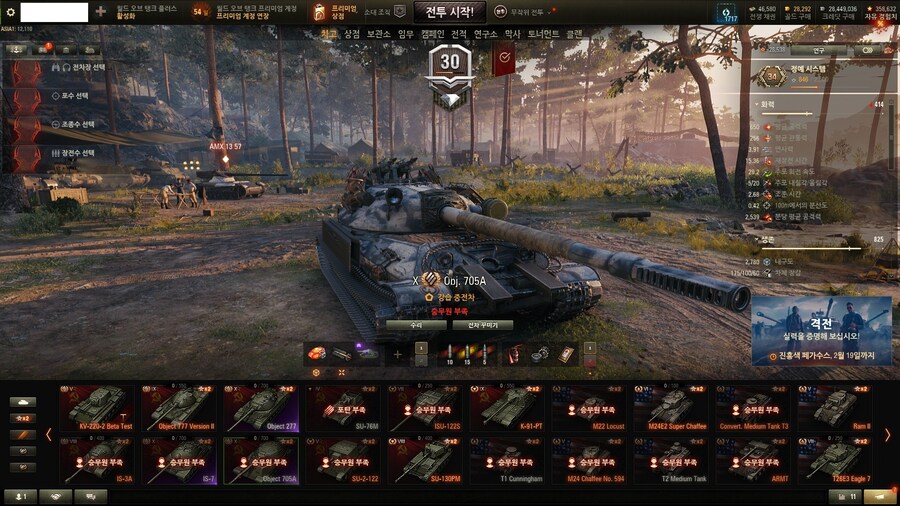900x506 pixels.
Task: Open the 클랜 (Clan) tab
Action: point(574,34)
